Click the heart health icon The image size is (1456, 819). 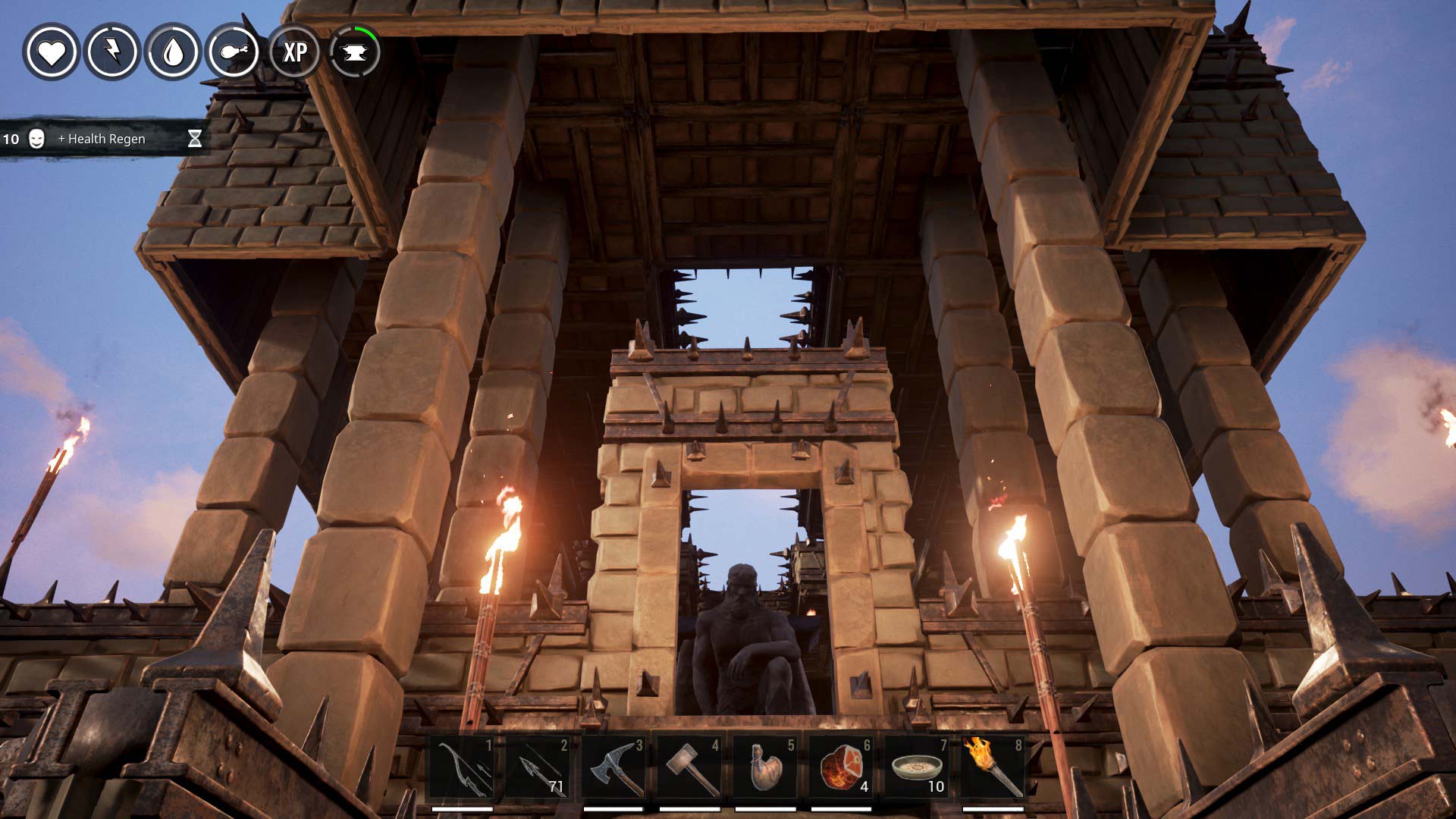(51, 52)
